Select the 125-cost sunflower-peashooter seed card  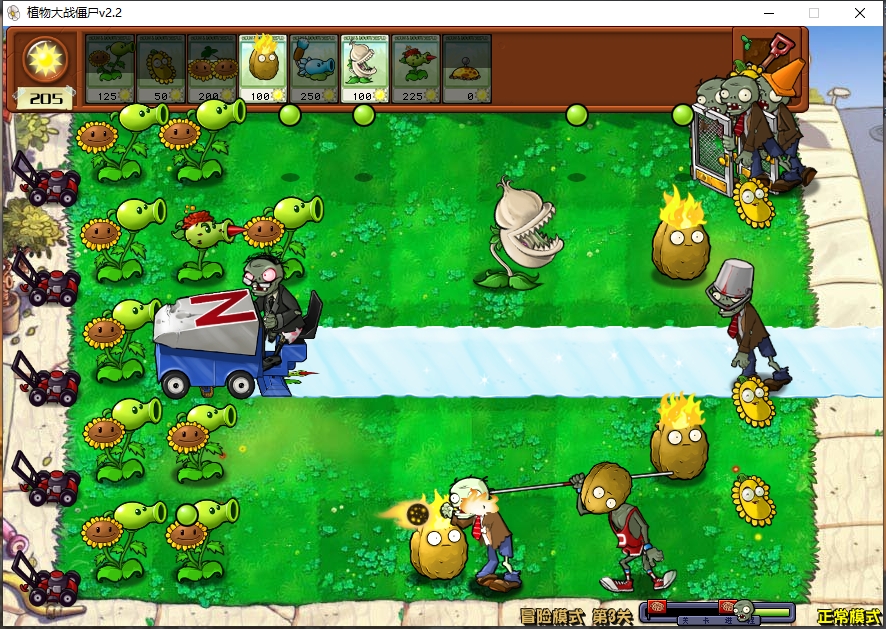coord(110,68)
